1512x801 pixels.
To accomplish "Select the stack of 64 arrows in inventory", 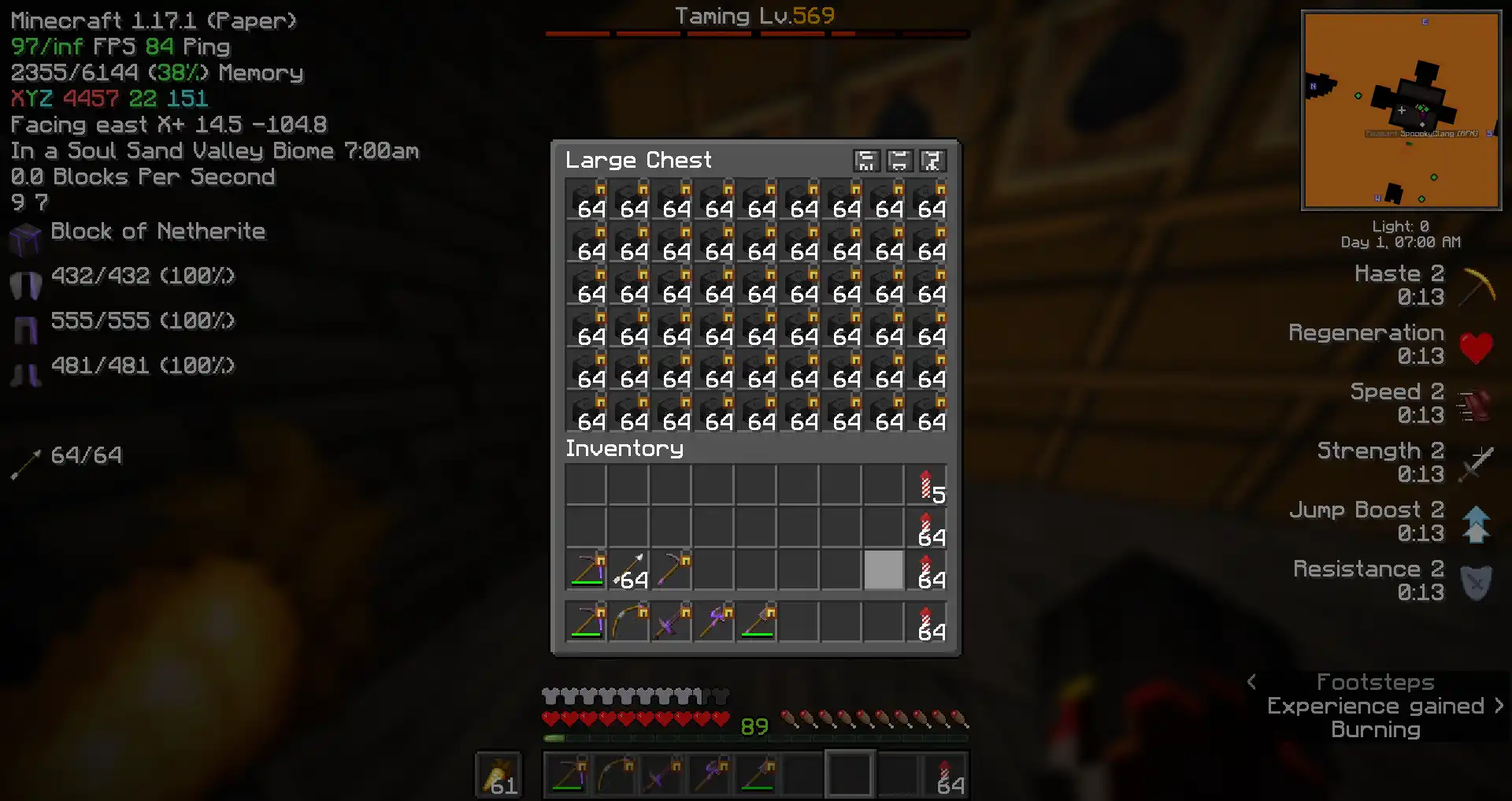I will 628,570.
